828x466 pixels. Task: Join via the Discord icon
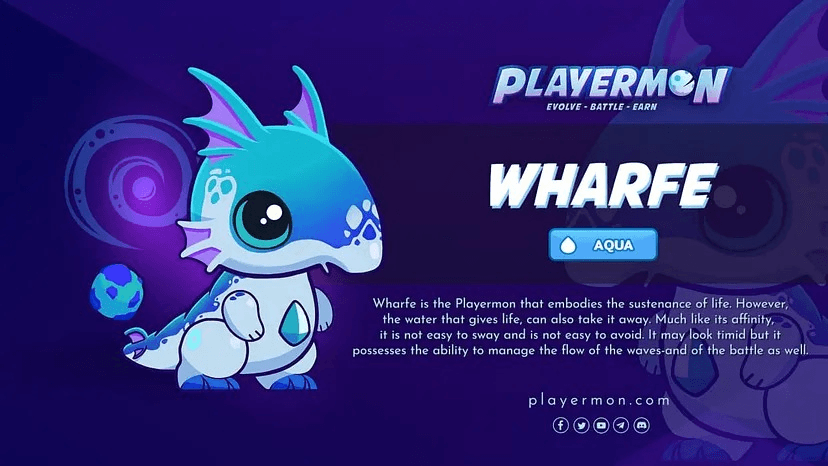click(x=641, y=425)
